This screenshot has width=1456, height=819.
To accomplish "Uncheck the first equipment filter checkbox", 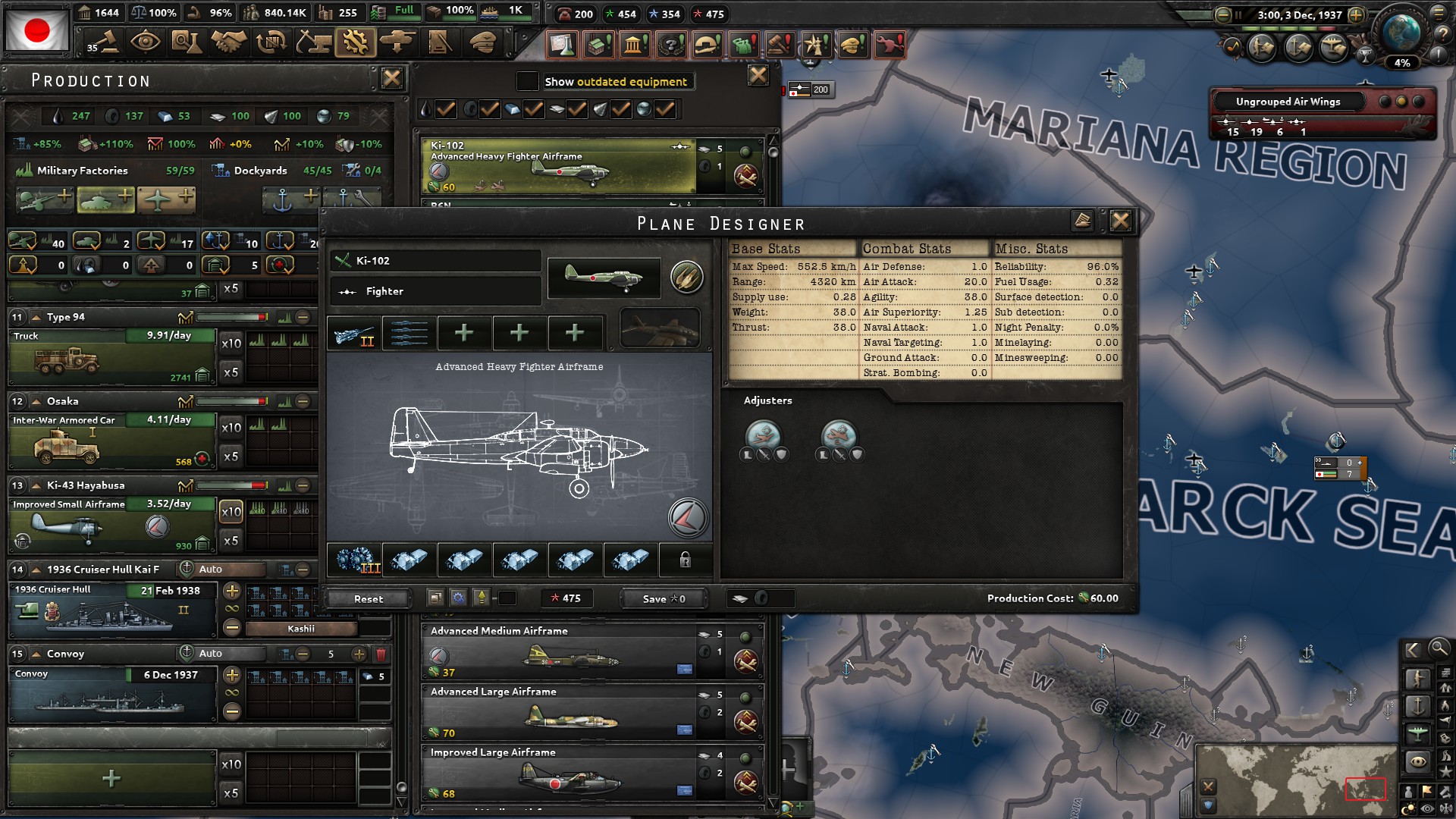I will tap(446, 108).
